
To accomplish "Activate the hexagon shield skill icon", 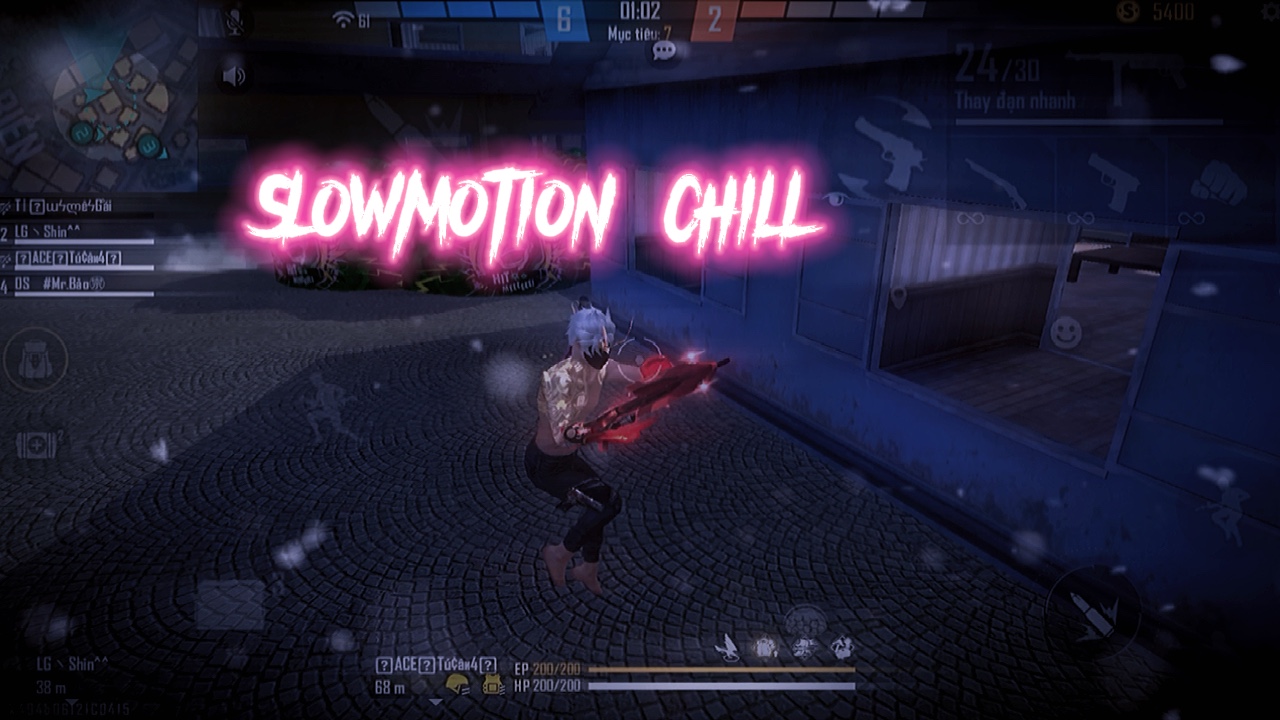I will click(801, 620).
